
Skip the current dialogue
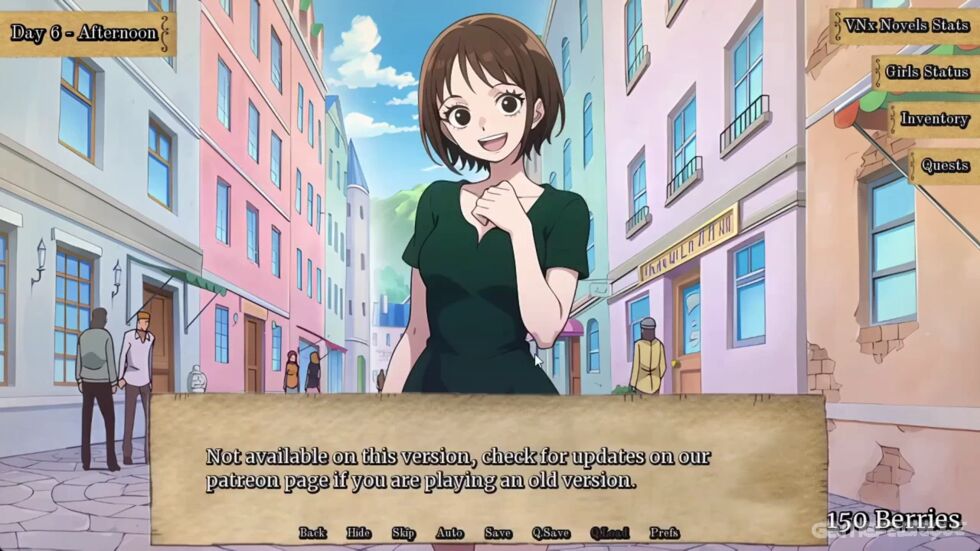(403, 533)
